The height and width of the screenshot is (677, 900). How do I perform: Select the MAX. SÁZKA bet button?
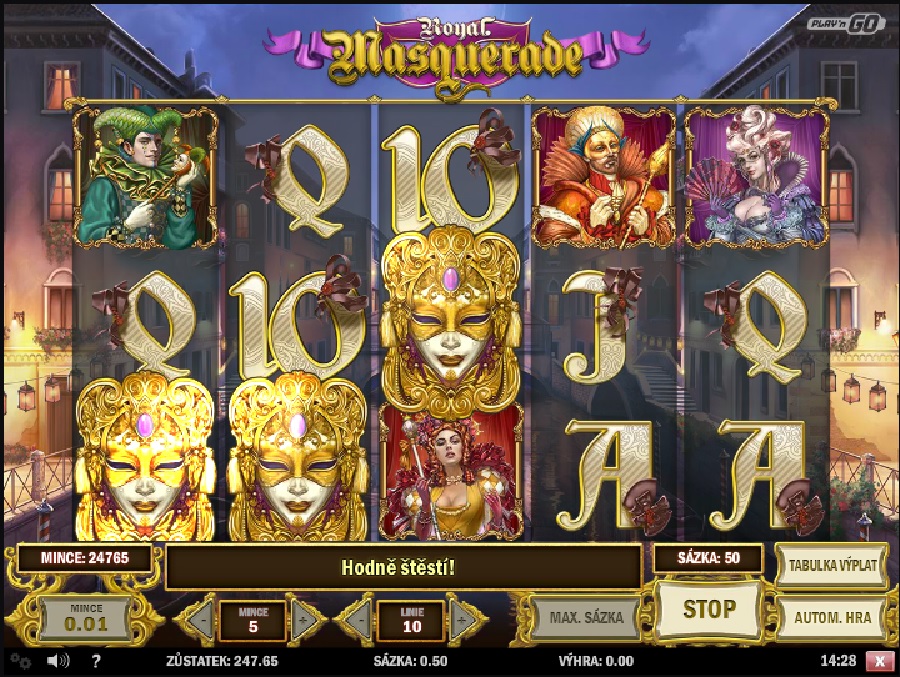pyautogui.click(x=585, y=617)
